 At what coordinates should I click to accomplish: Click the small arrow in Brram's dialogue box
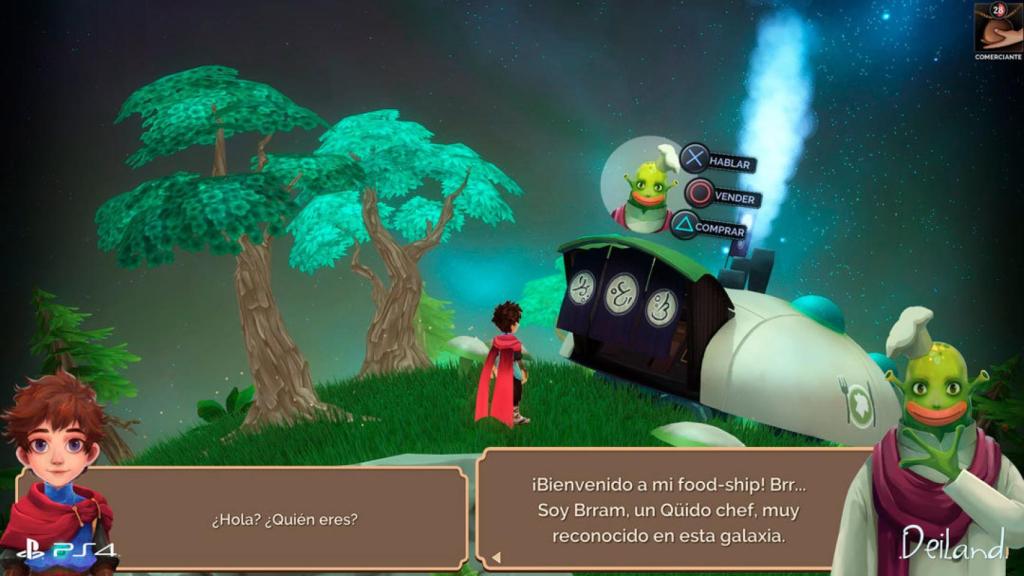[x=495, y=557]
